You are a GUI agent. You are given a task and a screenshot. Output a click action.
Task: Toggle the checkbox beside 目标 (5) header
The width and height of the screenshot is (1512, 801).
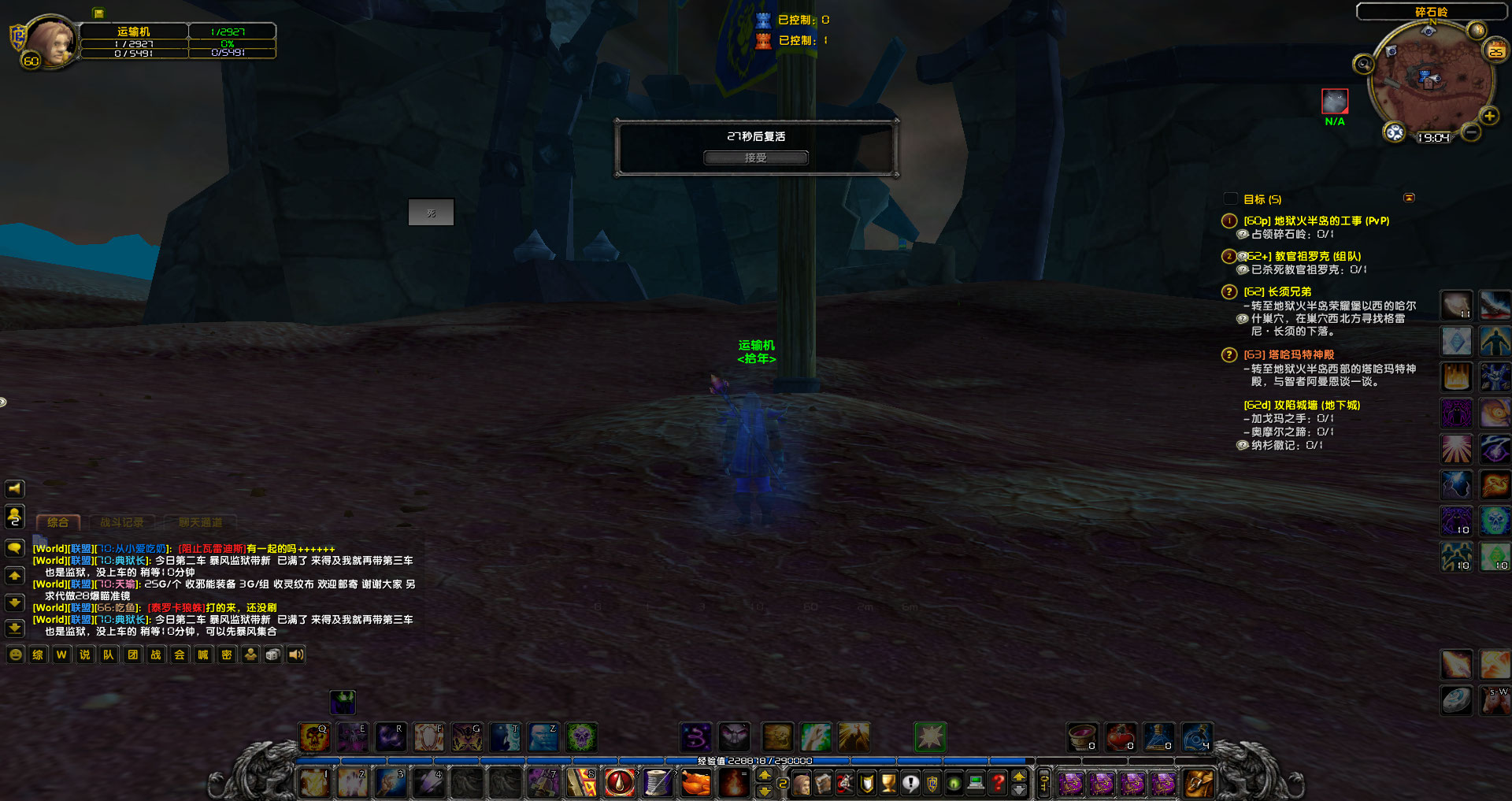[x=1230, y=199]
